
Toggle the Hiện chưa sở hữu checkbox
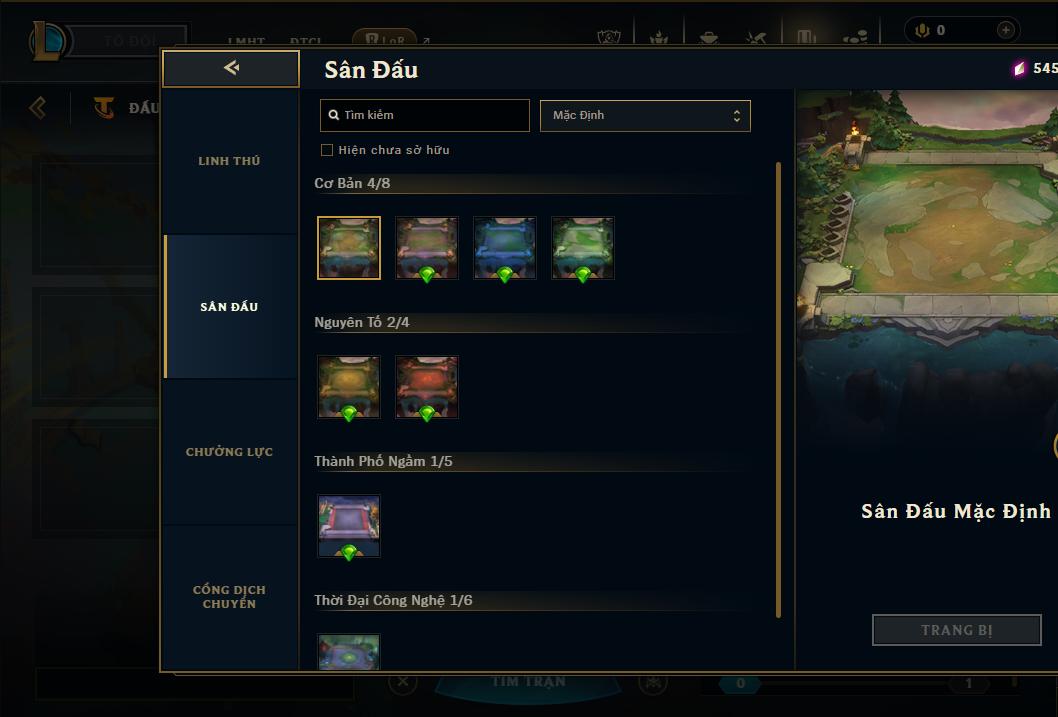[x=327, y=150]
